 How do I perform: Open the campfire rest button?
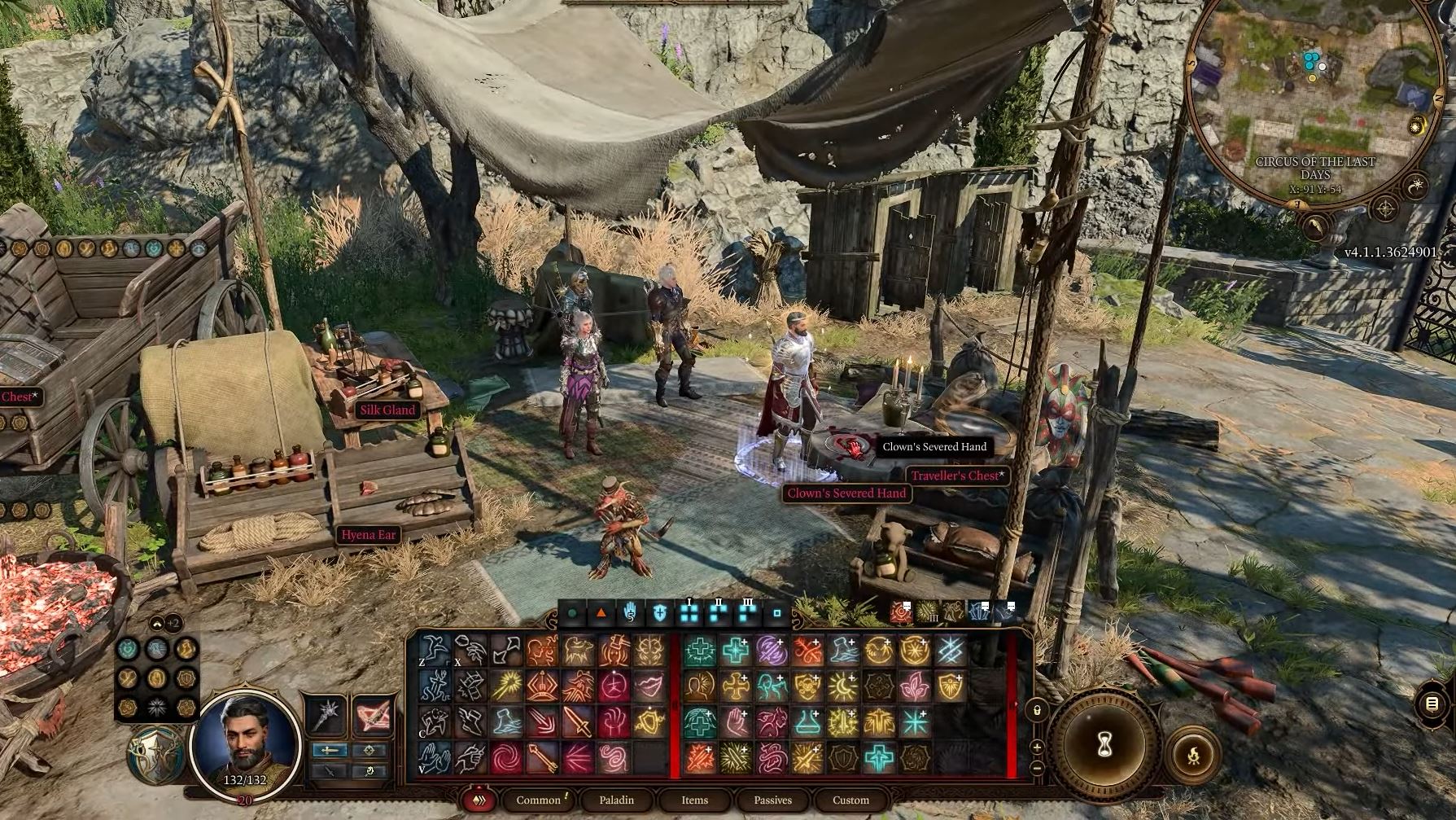point(1192,755)
